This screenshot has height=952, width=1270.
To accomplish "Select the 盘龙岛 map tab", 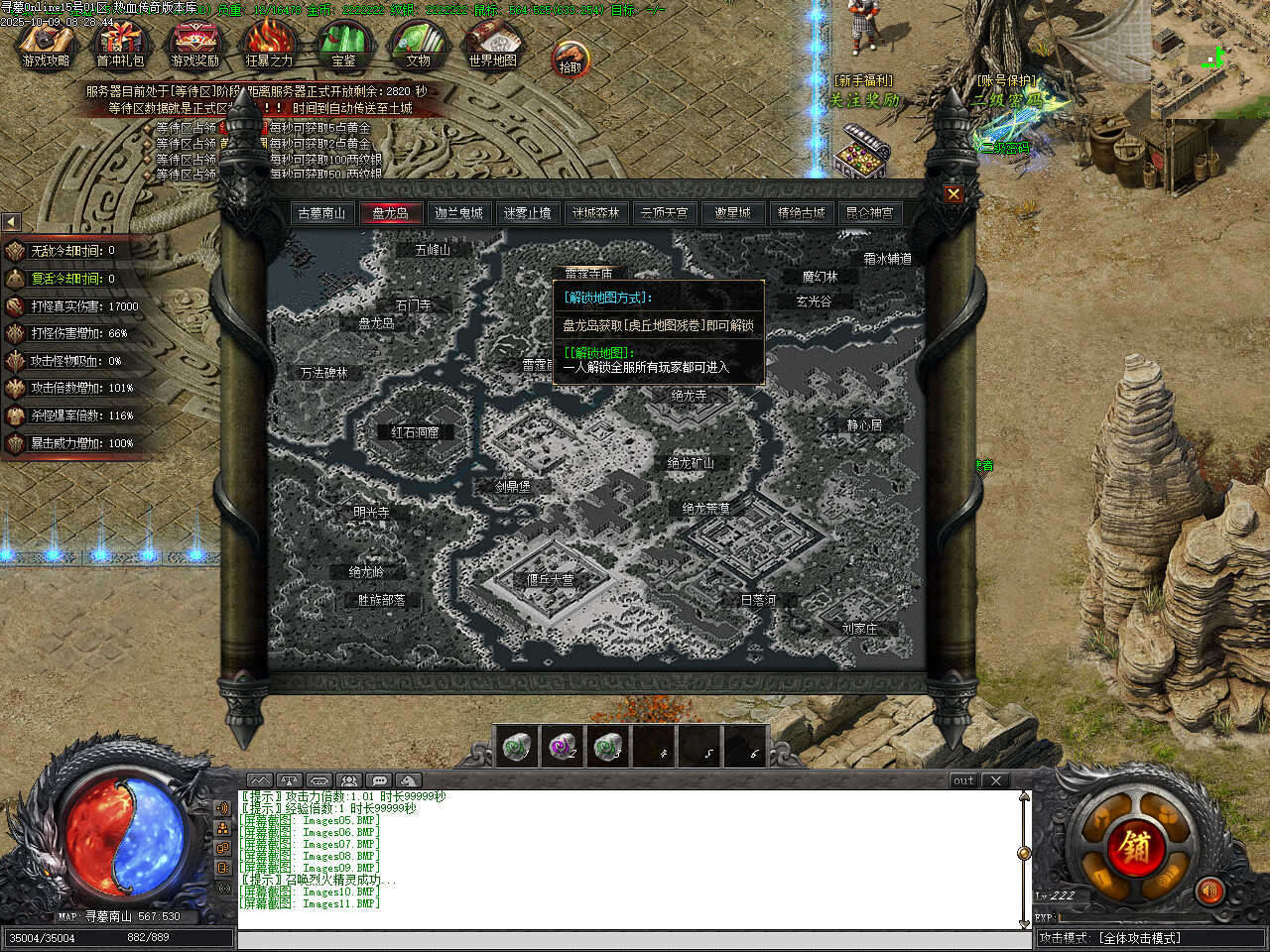I will (390, 213).
